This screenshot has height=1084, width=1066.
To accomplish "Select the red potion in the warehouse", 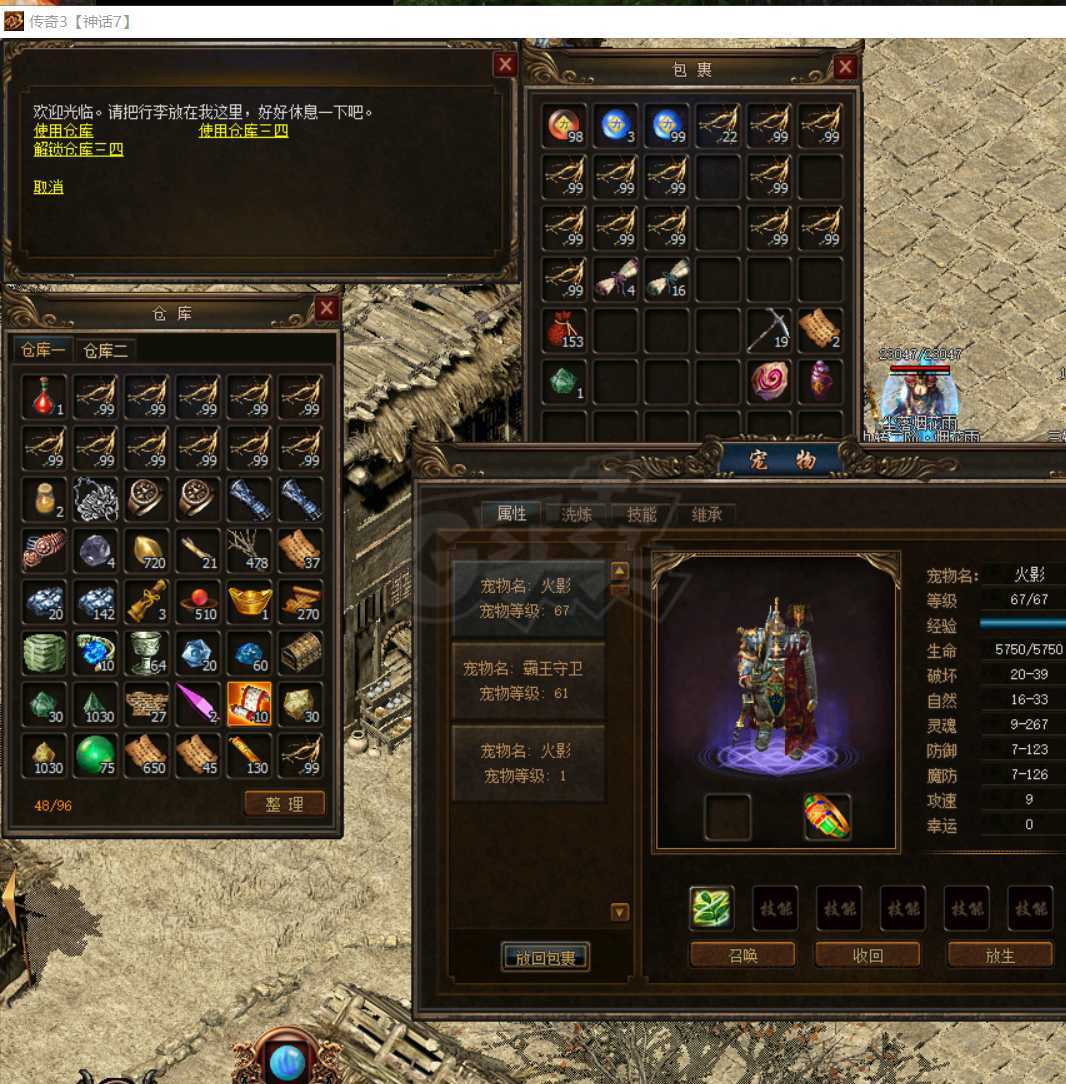I will click(44, 396).
